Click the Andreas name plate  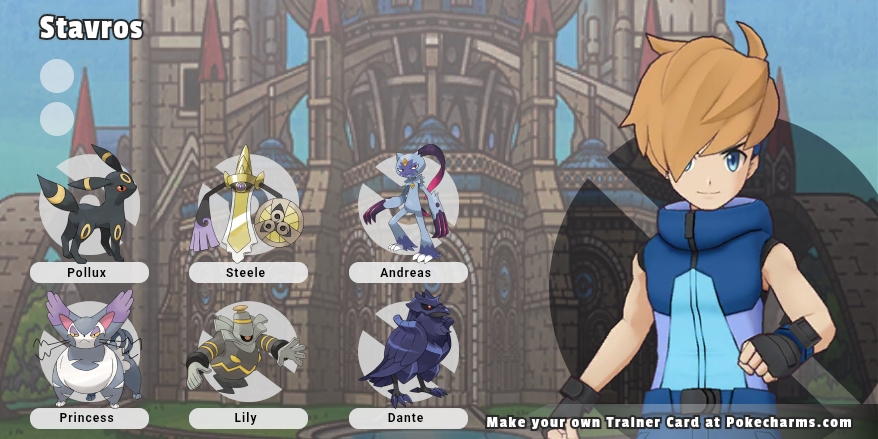pos(407,272)
